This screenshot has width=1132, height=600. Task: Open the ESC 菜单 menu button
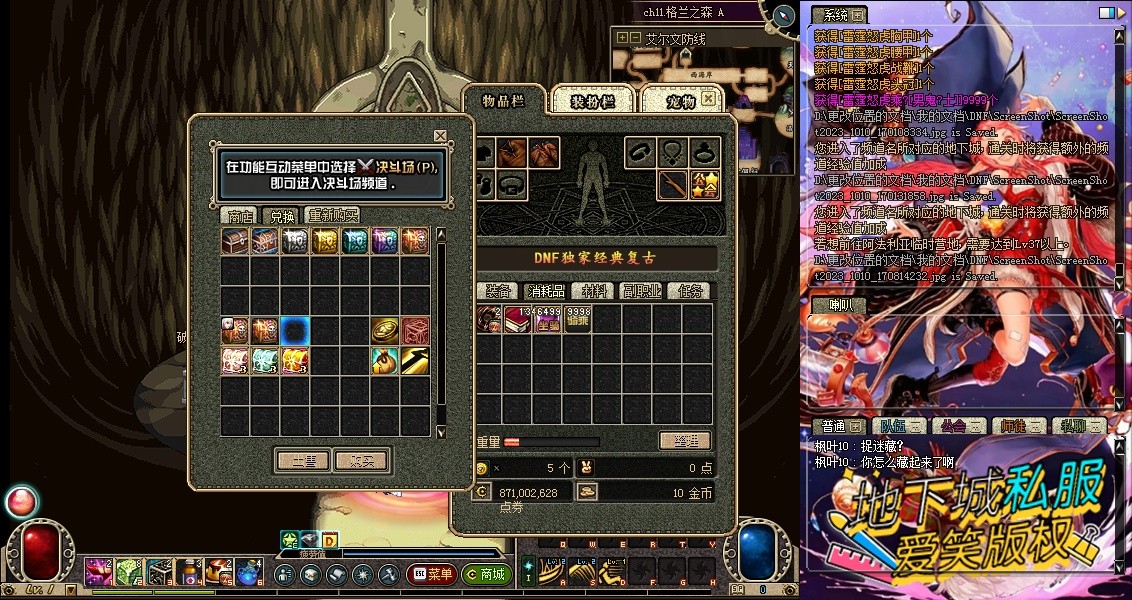click(x=432, y=575)
